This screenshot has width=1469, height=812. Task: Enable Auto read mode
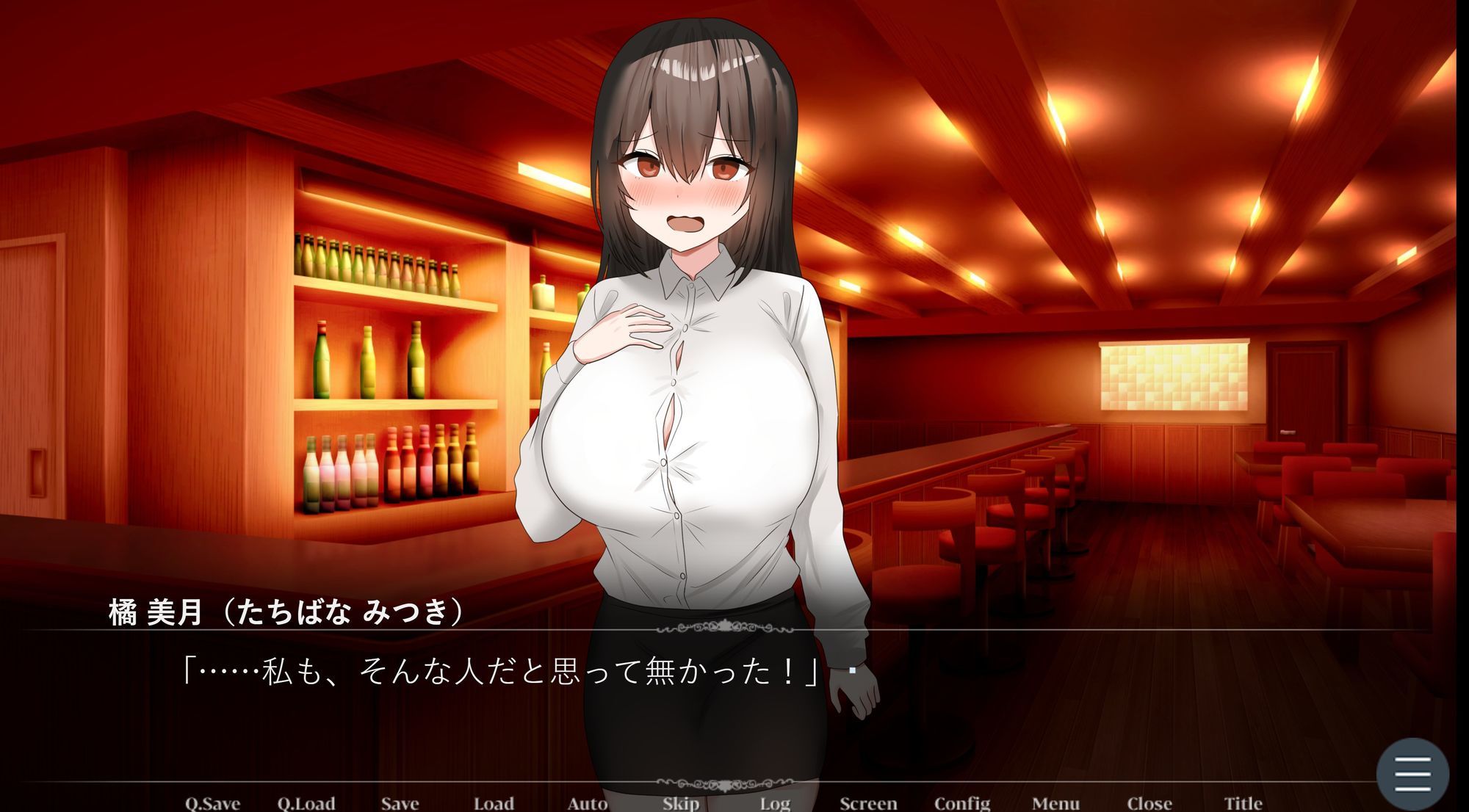[587, 803]
